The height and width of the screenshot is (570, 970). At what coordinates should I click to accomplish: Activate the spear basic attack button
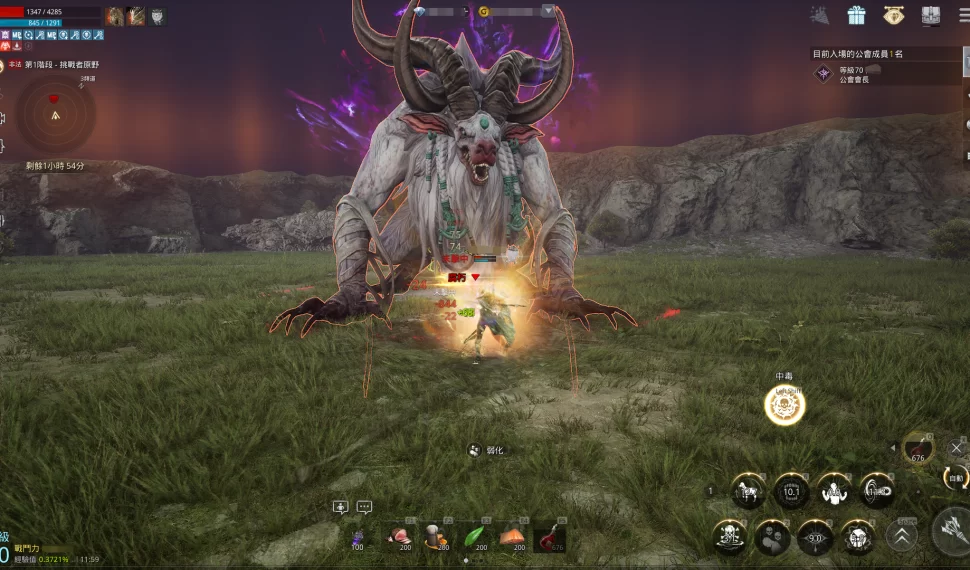952,531
